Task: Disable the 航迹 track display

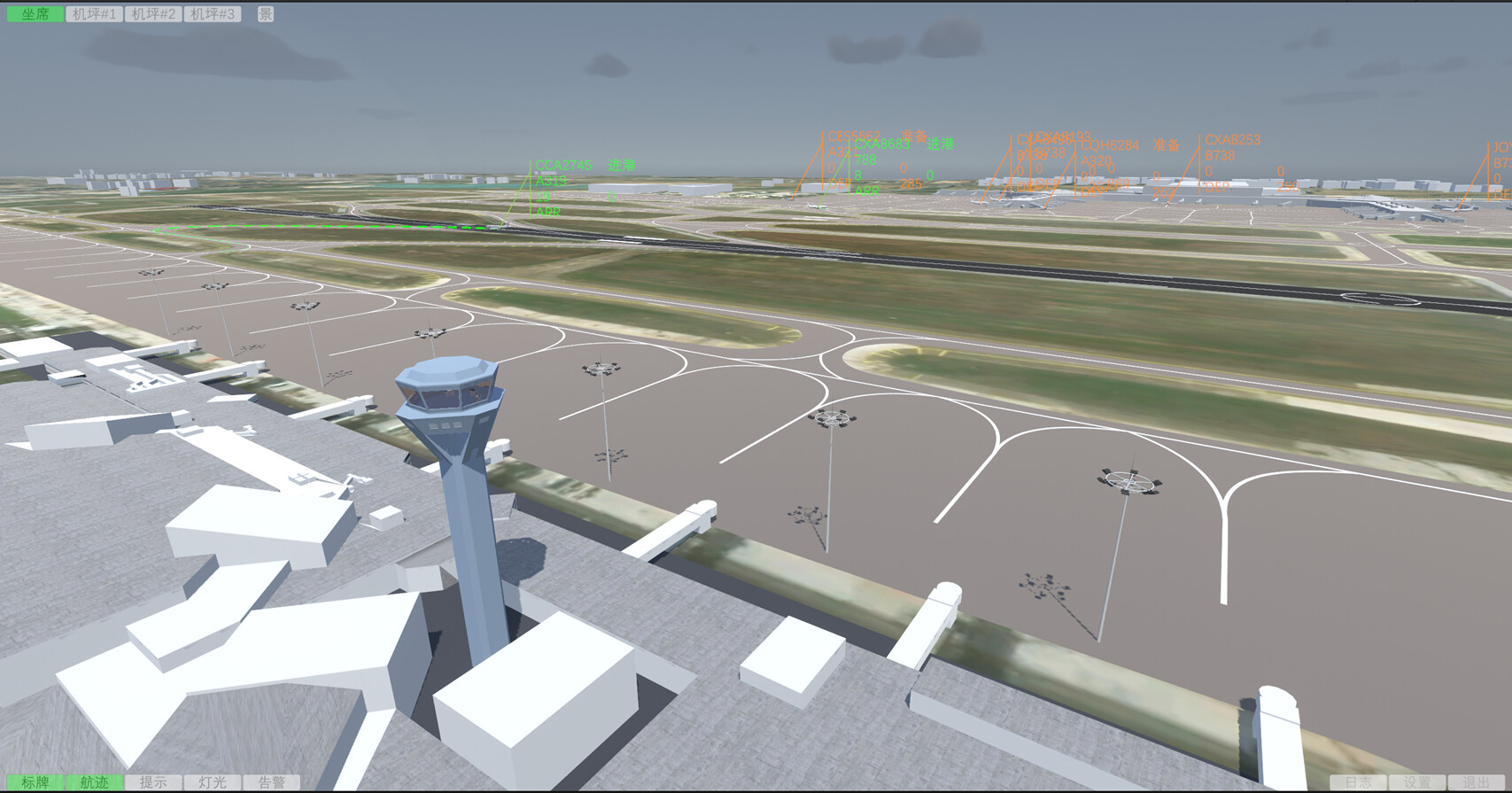Action: (93, 783)
